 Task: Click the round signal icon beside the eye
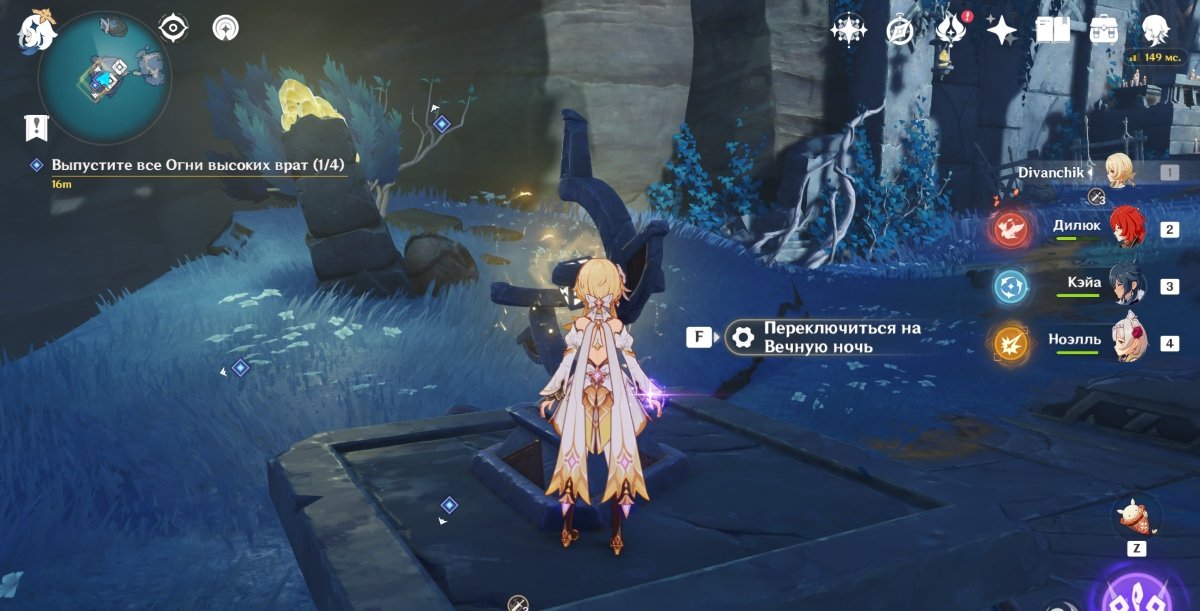[x=226, y=28]
